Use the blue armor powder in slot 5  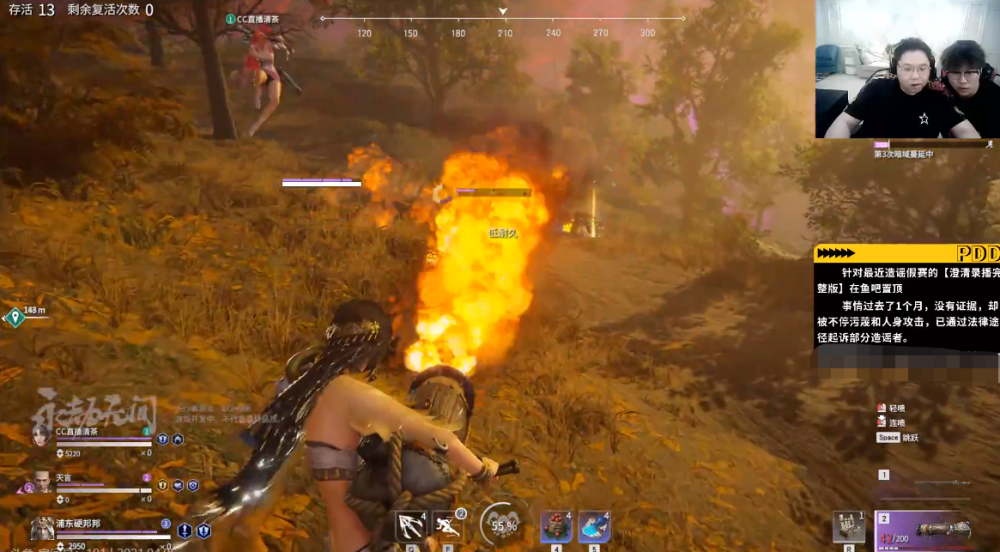[x=594, y=525]
